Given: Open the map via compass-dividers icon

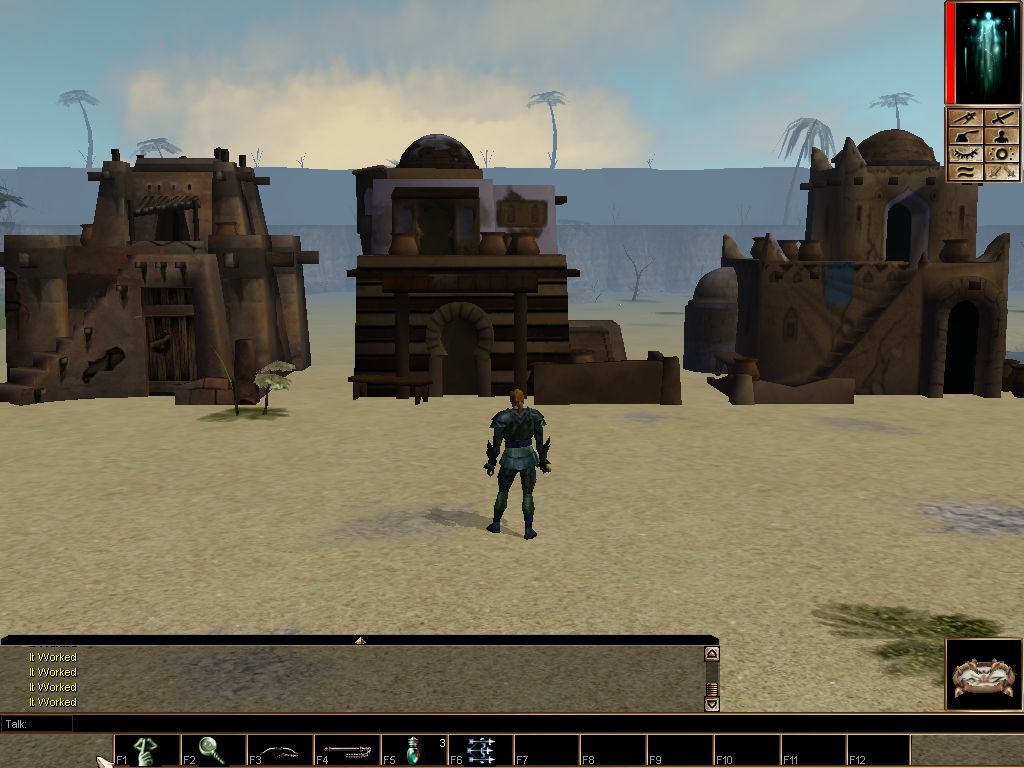Looking at the screenshot, I should click(966, 118).
